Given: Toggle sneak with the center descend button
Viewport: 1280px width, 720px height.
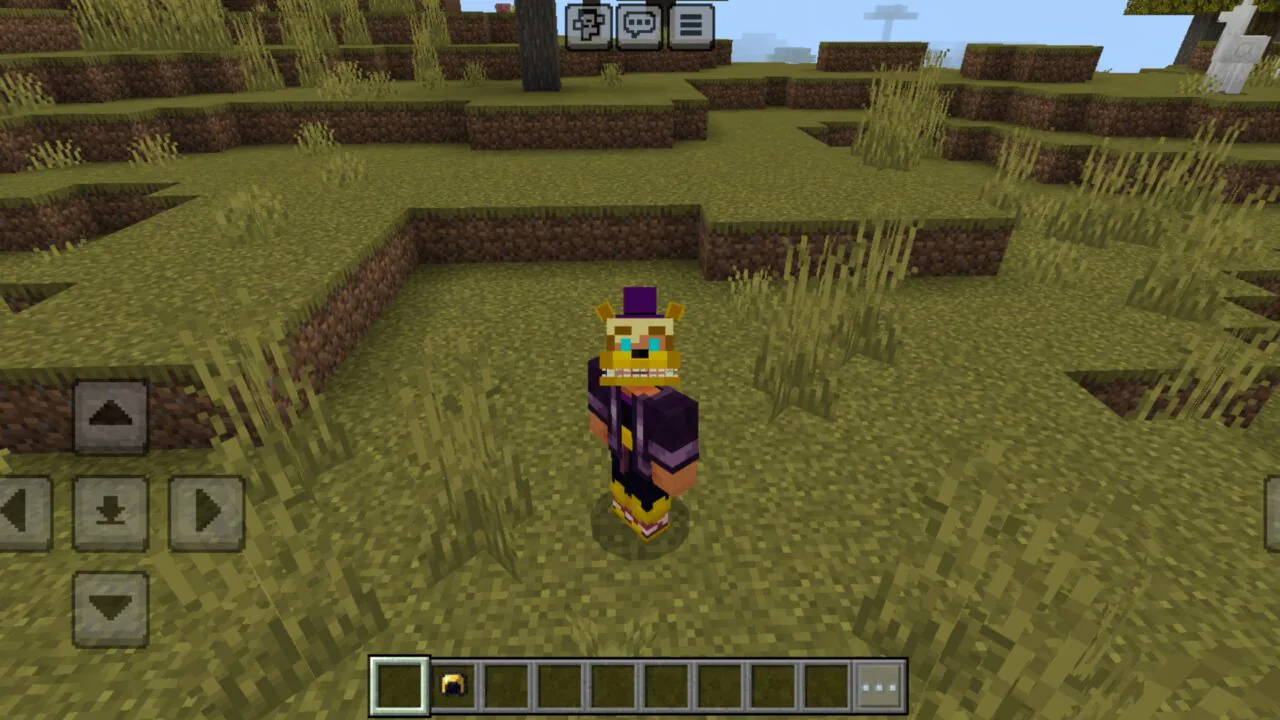Looking at the screenshot, I should tap(111, 510).
